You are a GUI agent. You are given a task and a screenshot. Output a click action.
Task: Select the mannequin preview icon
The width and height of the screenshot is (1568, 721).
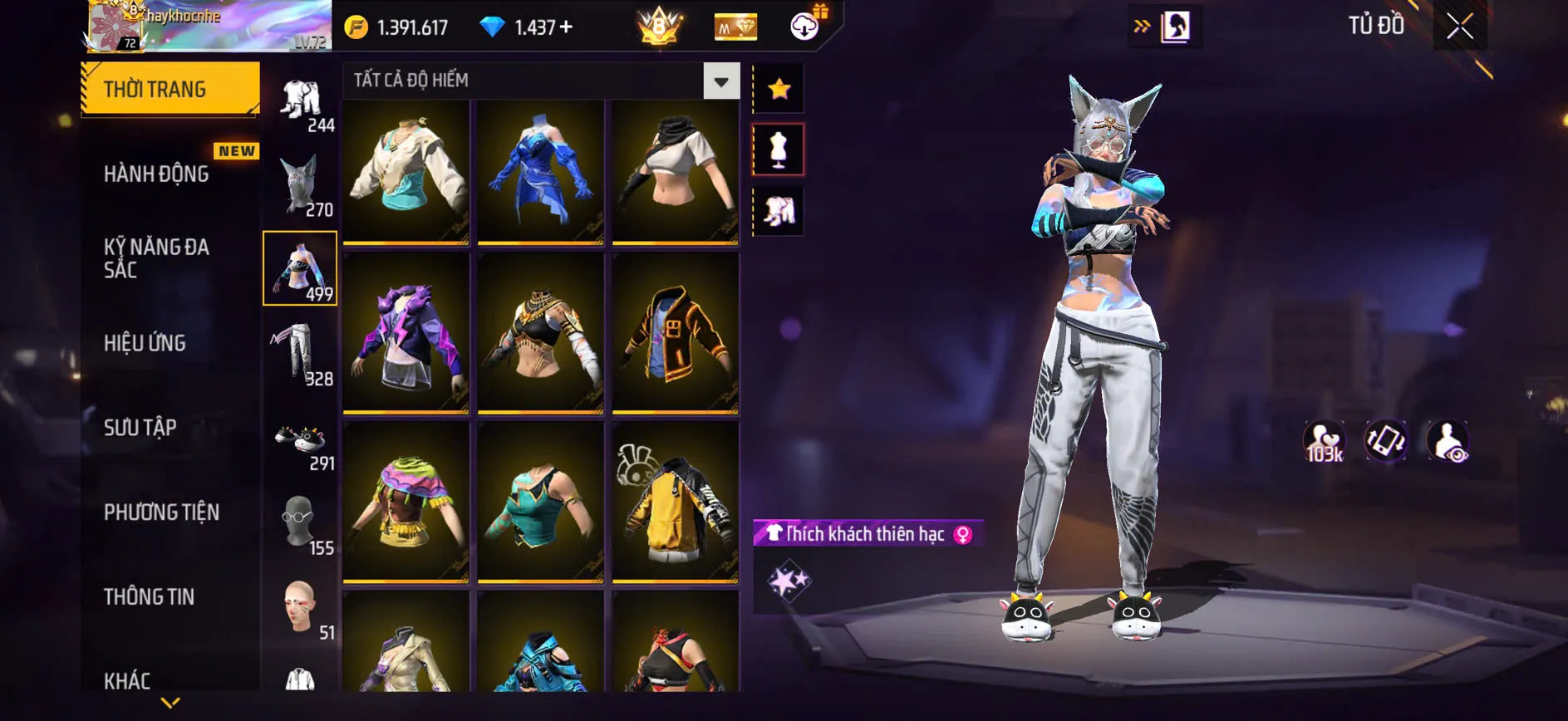[778, 150]
